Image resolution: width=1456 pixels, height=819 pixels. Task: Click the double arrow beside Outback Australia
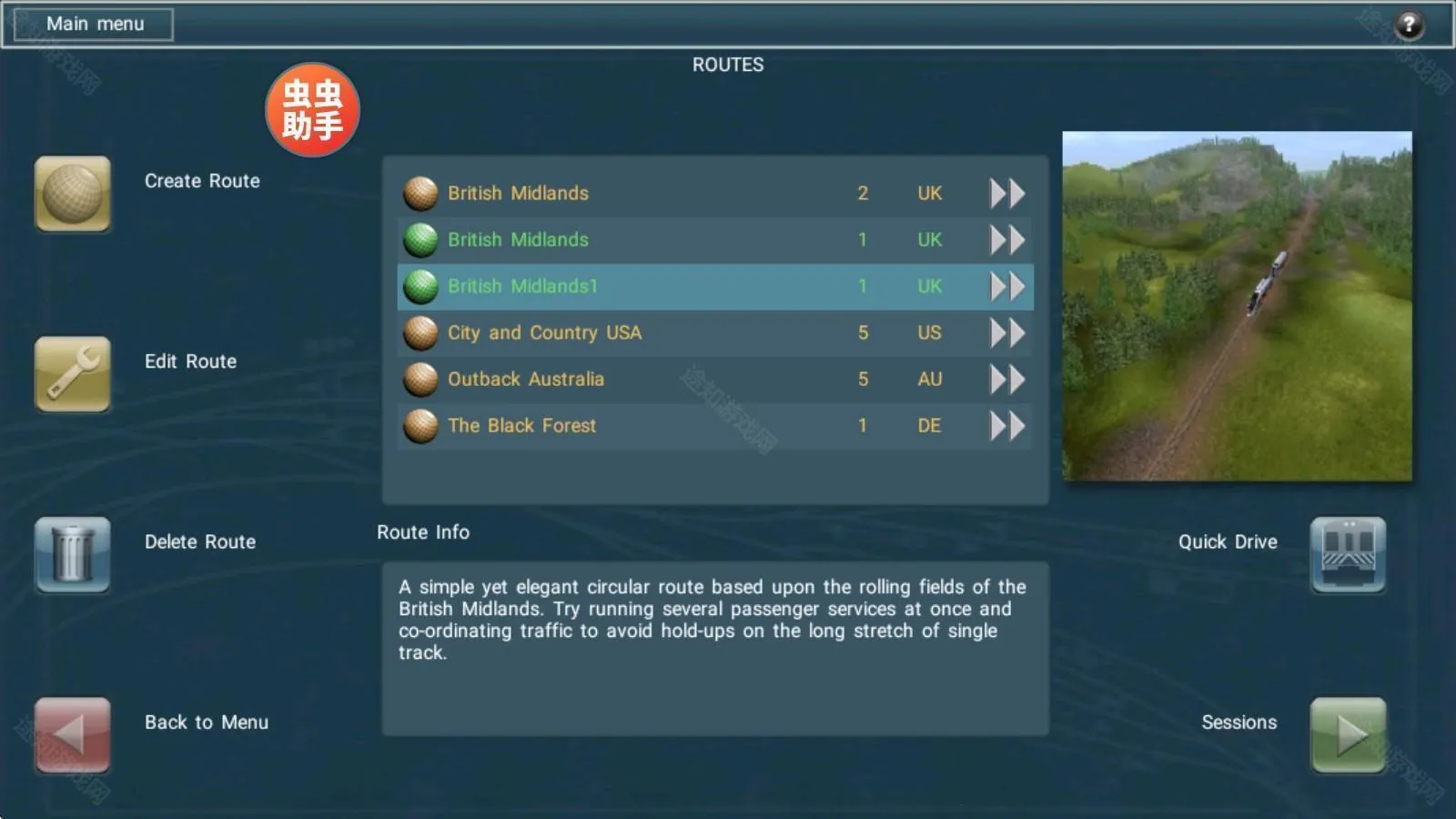1006,379
